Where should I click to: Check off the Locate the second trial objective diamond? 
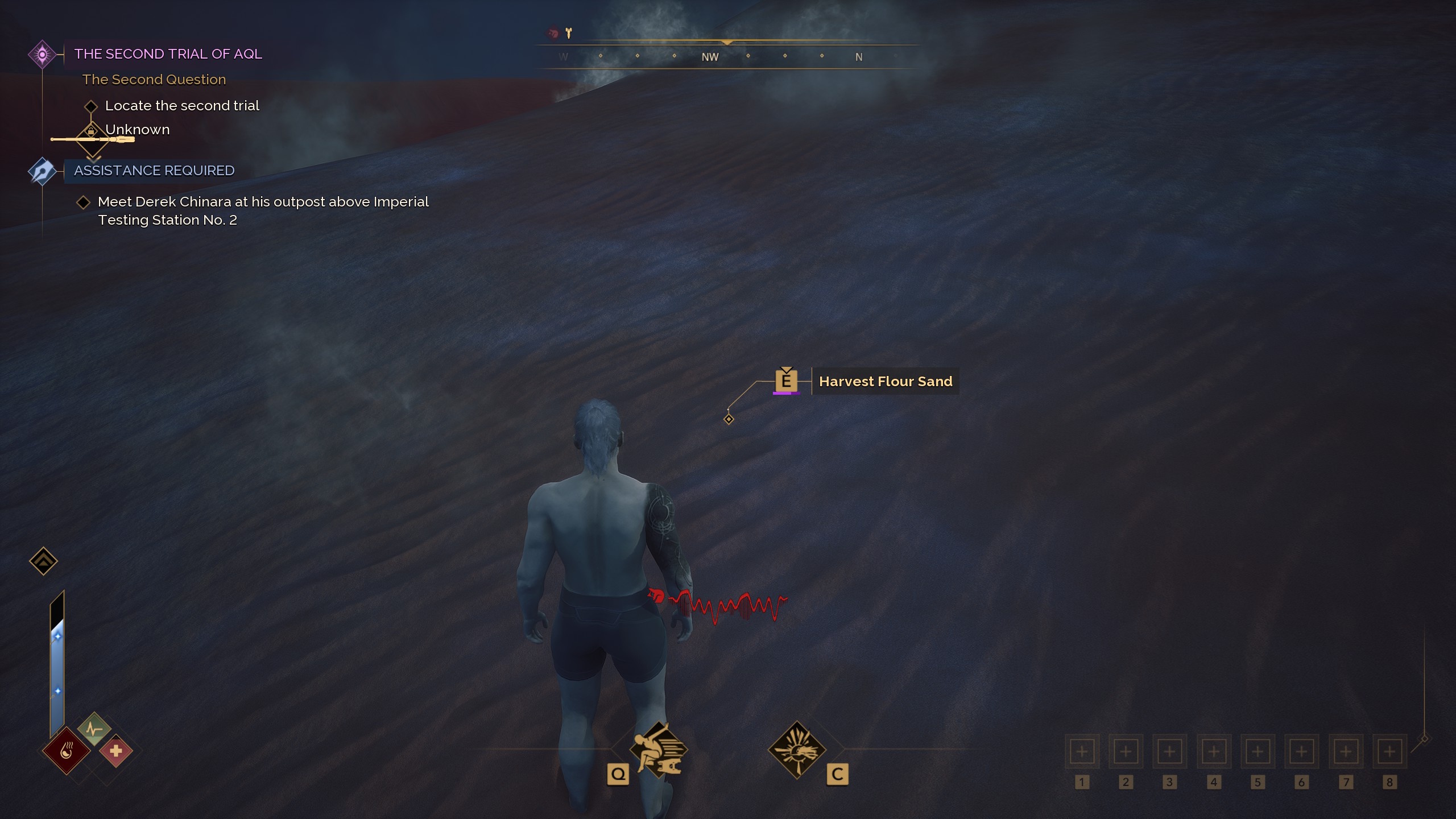[92, 106]
